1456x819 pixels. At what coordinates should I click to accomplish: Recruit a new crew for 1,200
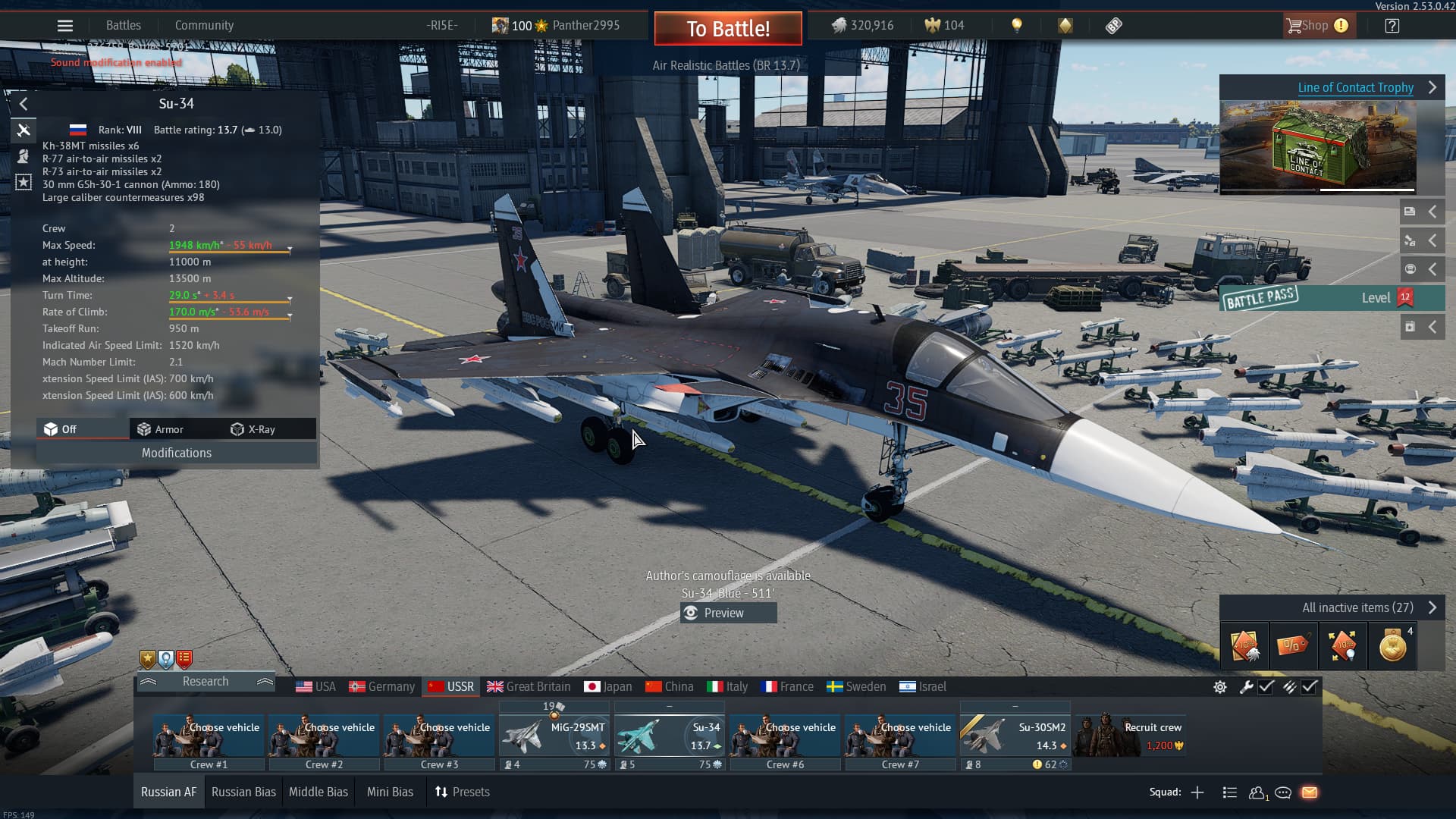pos(1130,736)
